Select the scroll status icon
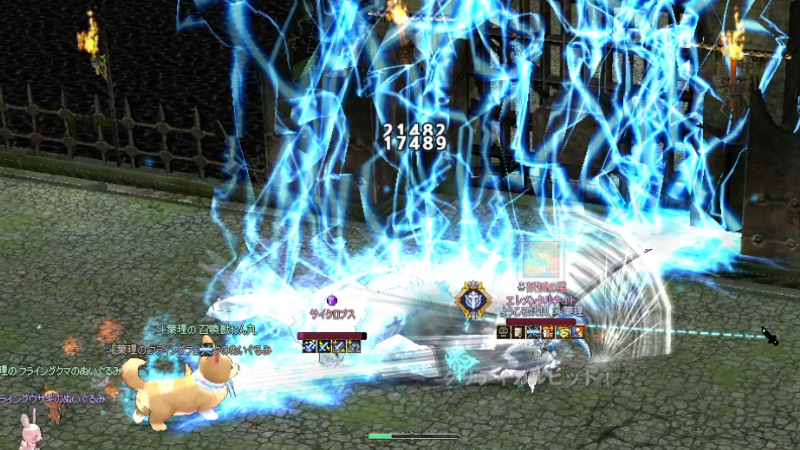800x450 pixels. click(518, 332)
